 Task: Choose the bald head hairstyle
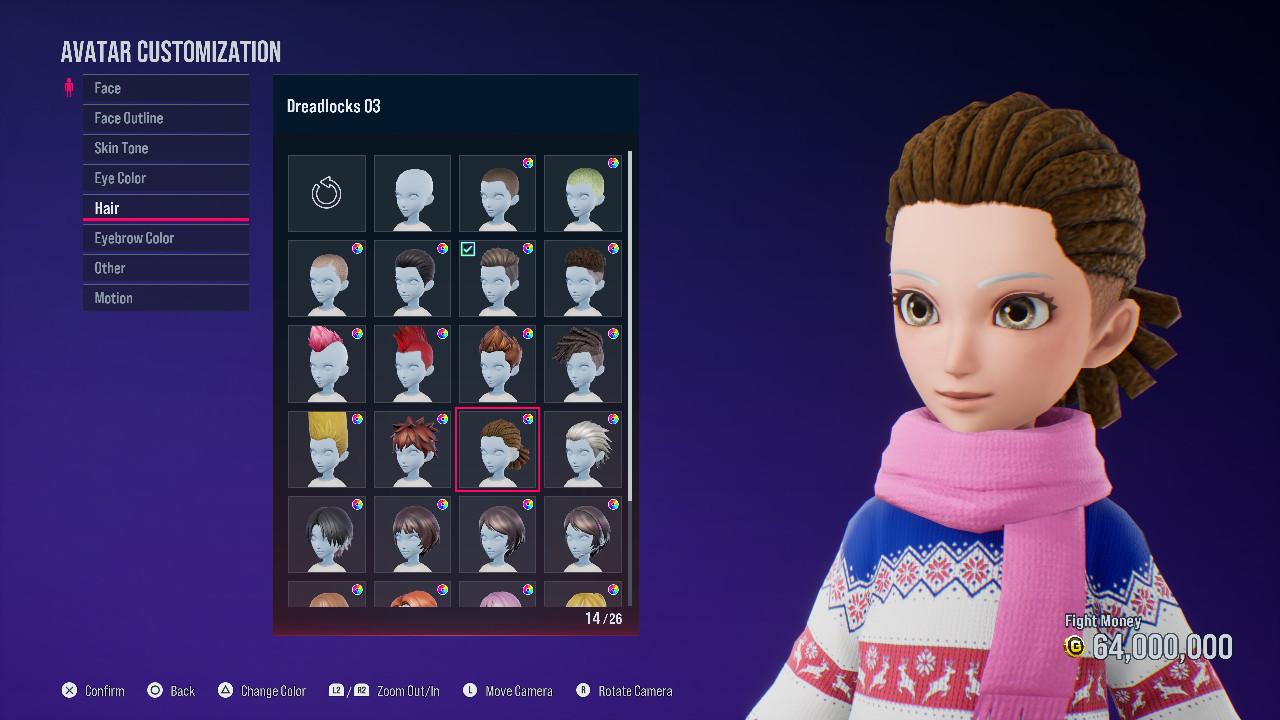pyautogui.click(x=412, y=193)
